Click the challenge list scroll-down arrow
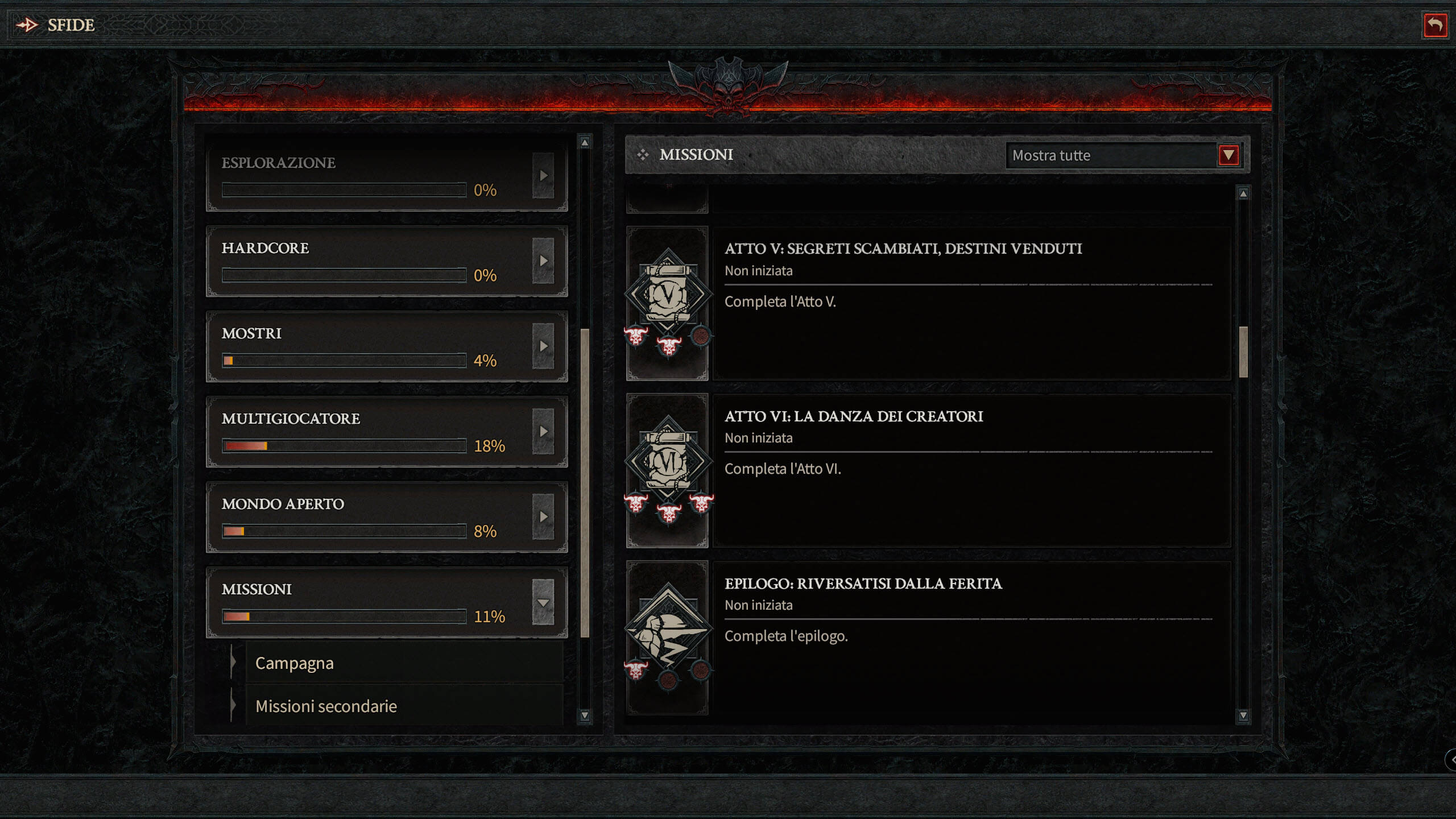This screenshot has height=819, width=1456. (x=1243, y=715)
